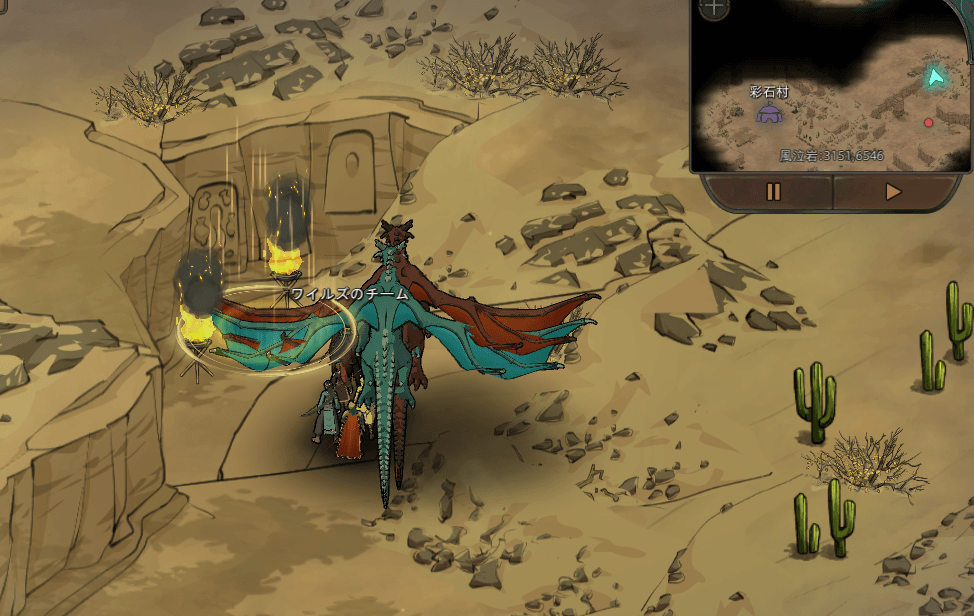Select the cyan arrow marker on minimap

coord(935,77)
